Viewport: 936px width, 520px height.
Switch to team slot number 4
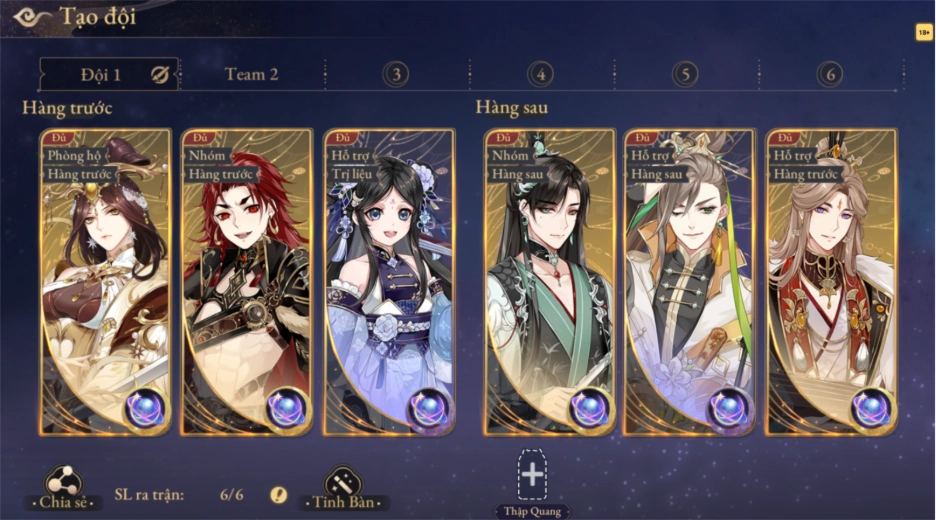click(540, 74)
